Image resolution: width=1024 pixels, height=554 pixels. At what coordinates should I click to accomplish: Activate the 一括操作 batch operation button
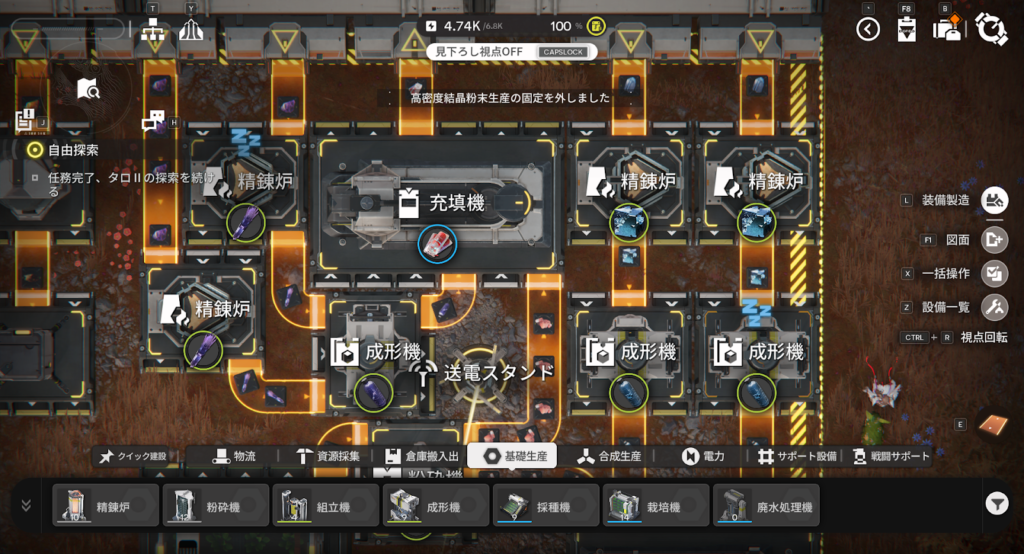coord(994,273)
